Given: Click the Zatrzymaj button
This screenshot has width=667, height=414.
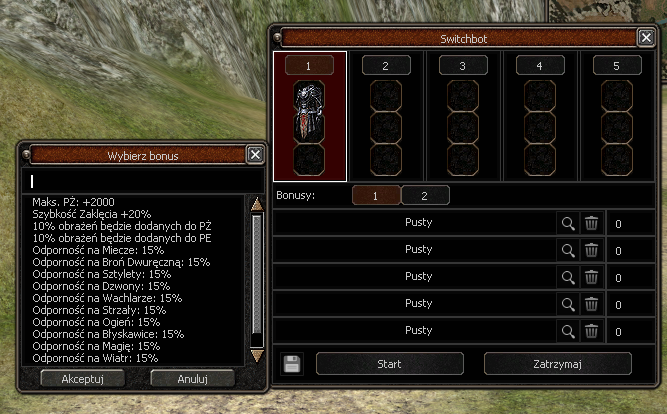Looking at the screenshot, I should pyautogui.click(x=557, y=363).
